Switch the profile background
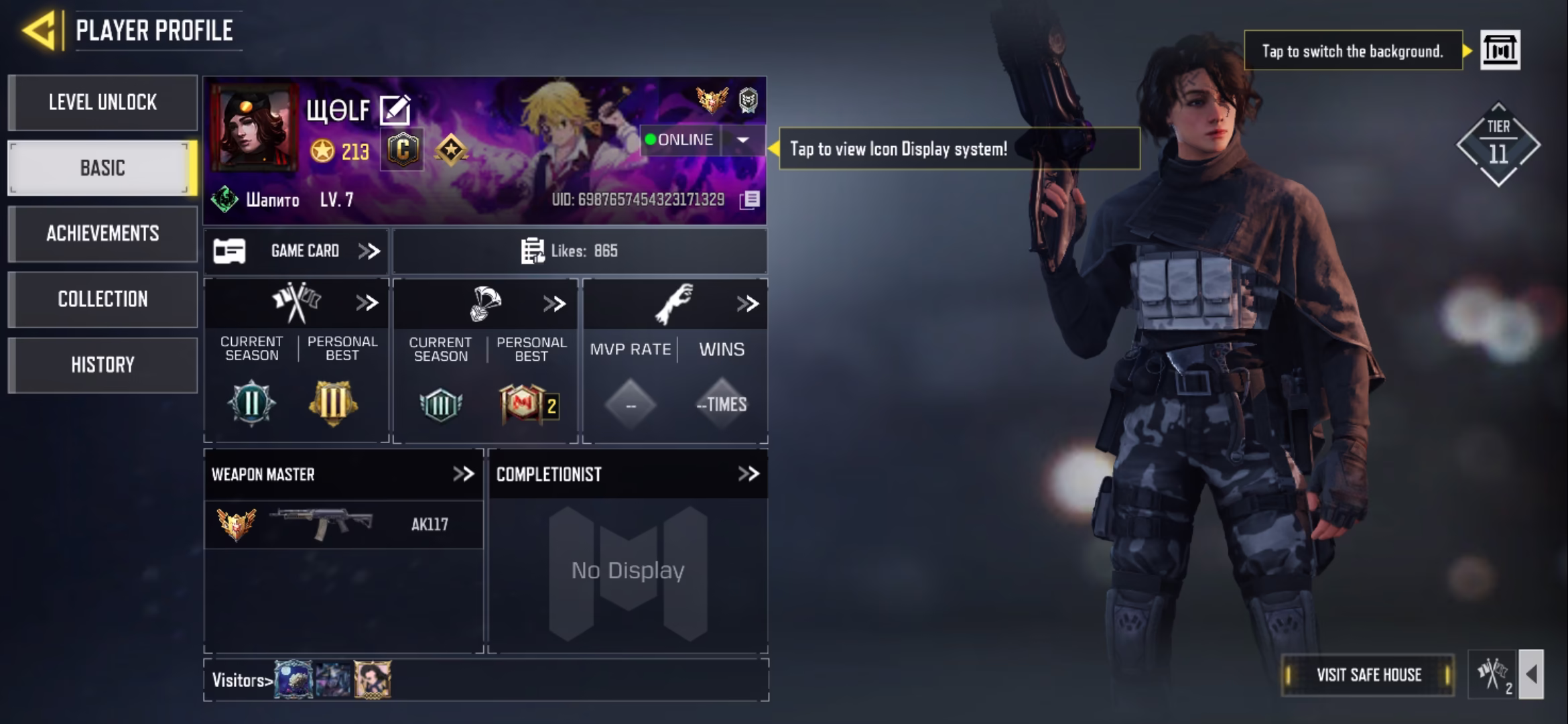This screenshot has width=1568, height=724. click(x=1500, y=50)
